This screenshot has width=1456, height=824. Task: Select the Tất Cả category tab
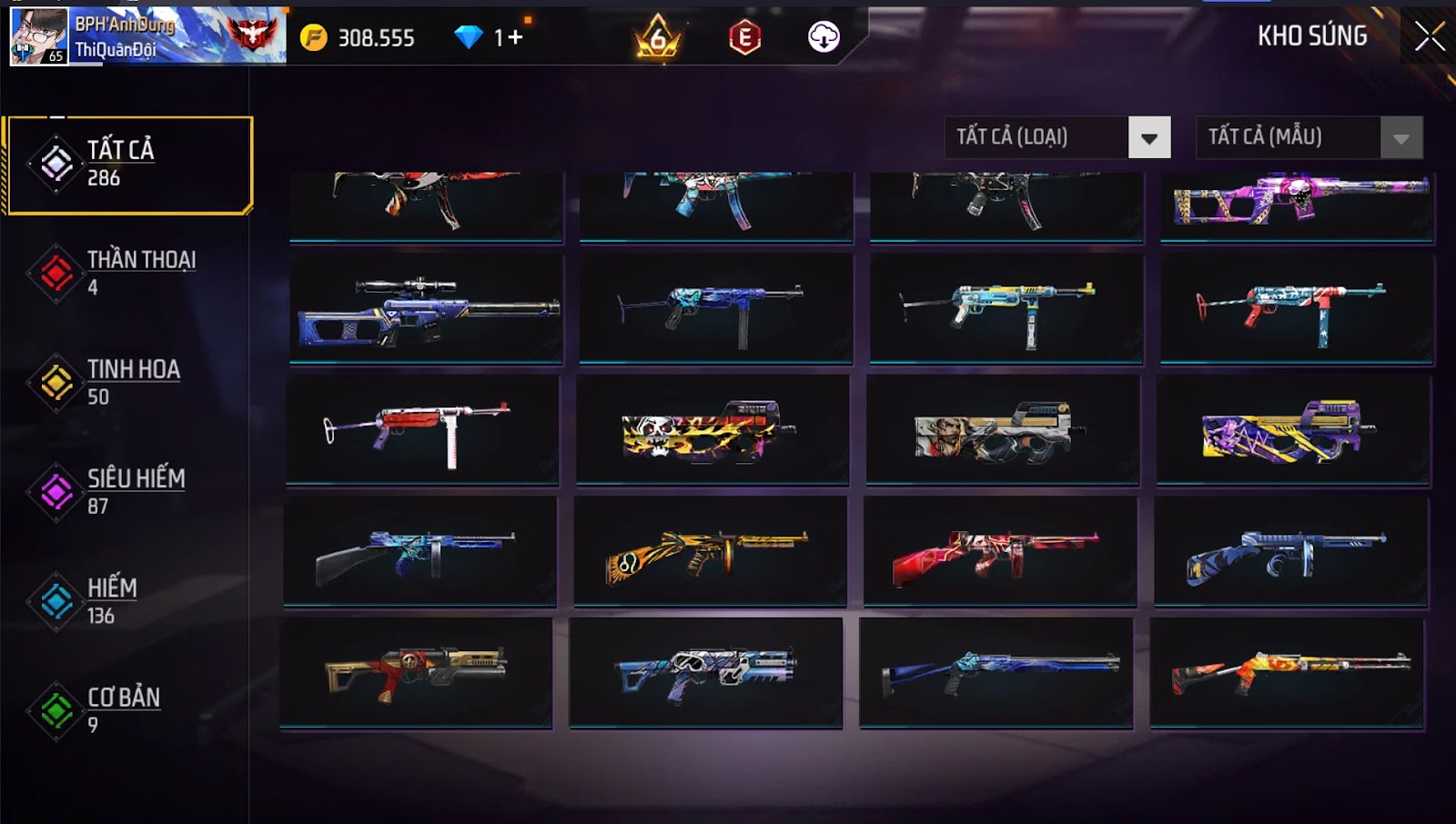coord(129,165)
